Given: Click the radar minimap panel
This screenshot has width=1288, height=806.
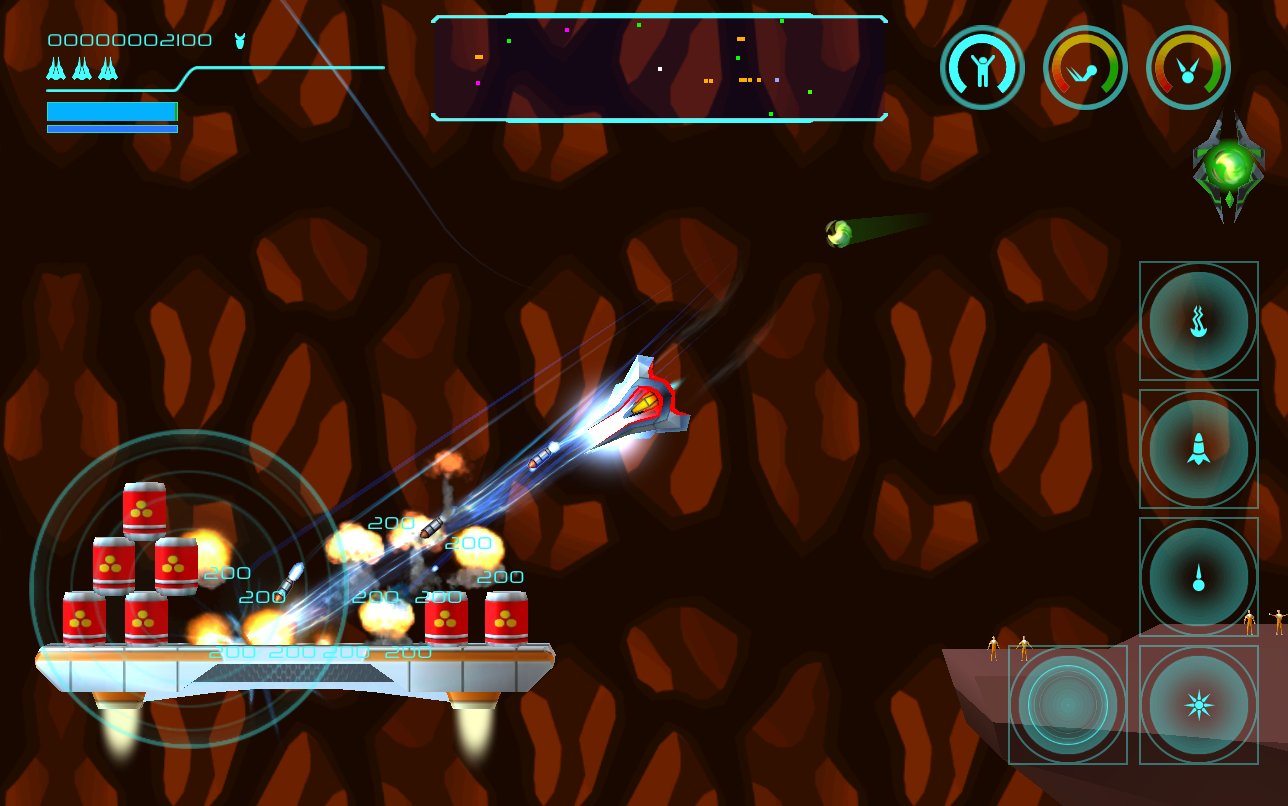Looking at the screenshot, I should tap(659, 68).
